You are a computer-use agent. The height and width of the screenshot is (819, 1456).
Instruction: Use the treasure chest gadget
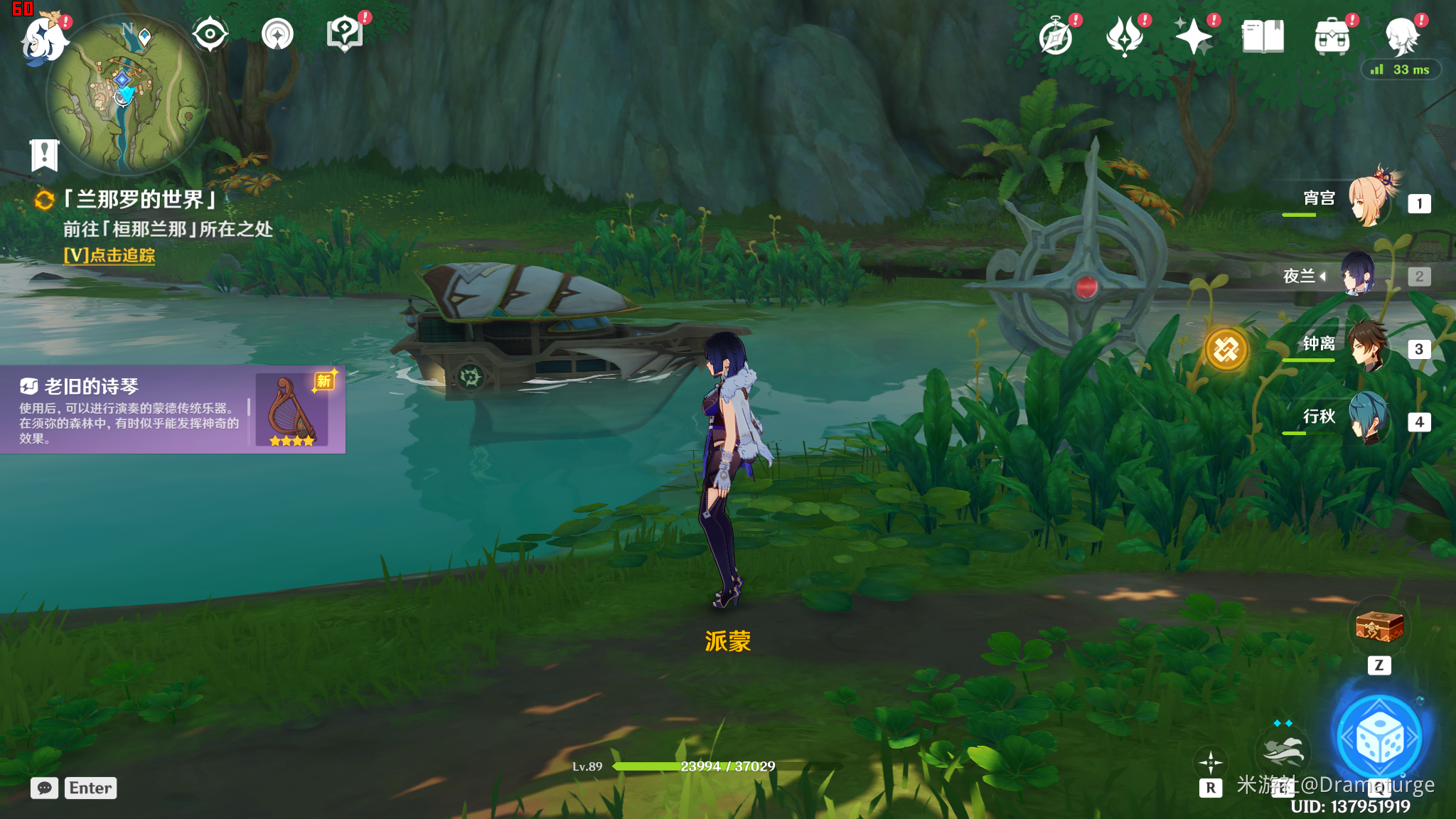[1379, 626]
